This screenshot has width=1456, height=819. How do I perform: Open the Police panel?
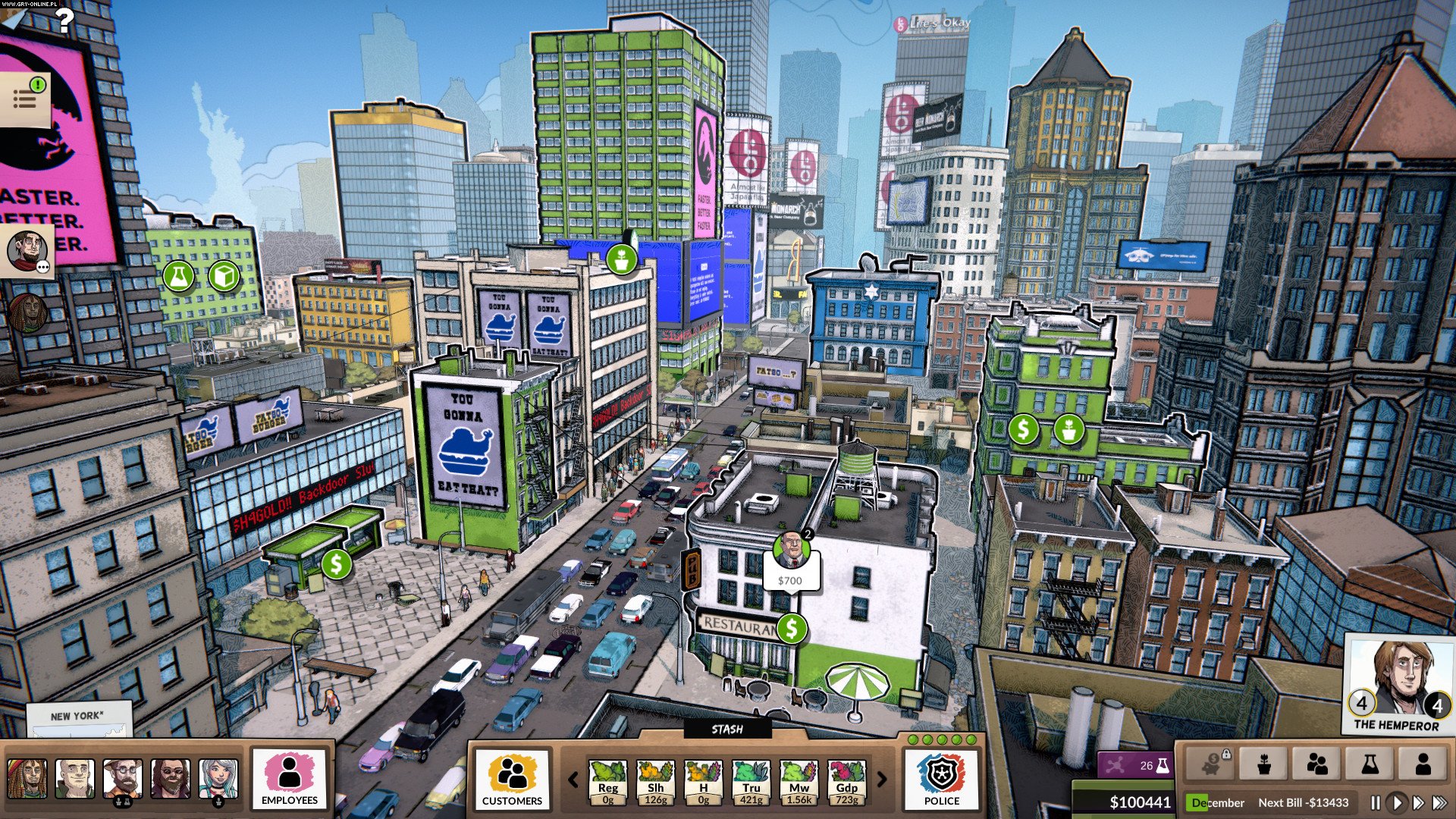point(942,779)
